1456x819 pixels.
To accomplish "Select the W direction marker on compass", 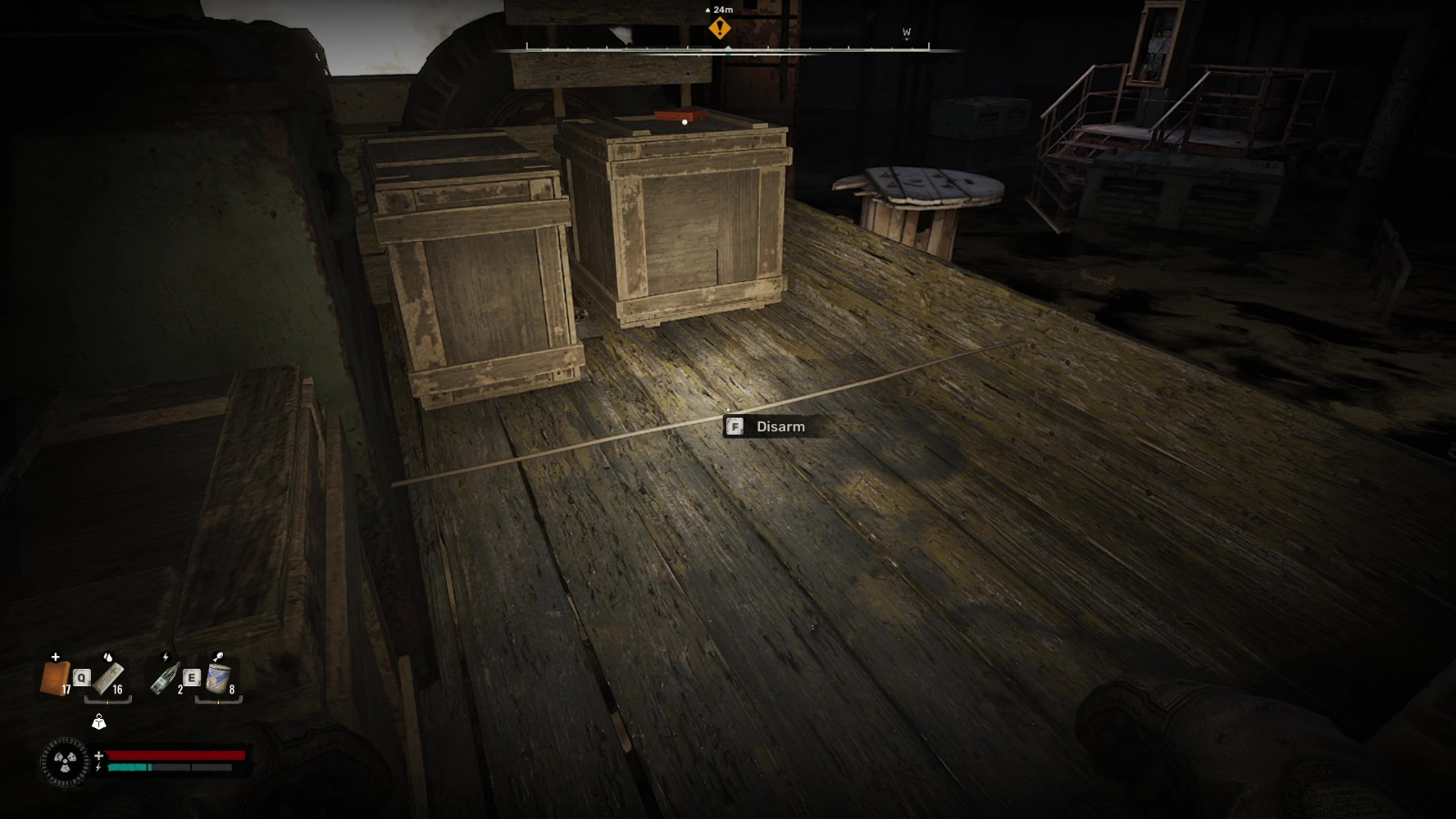I will point(905,31).
